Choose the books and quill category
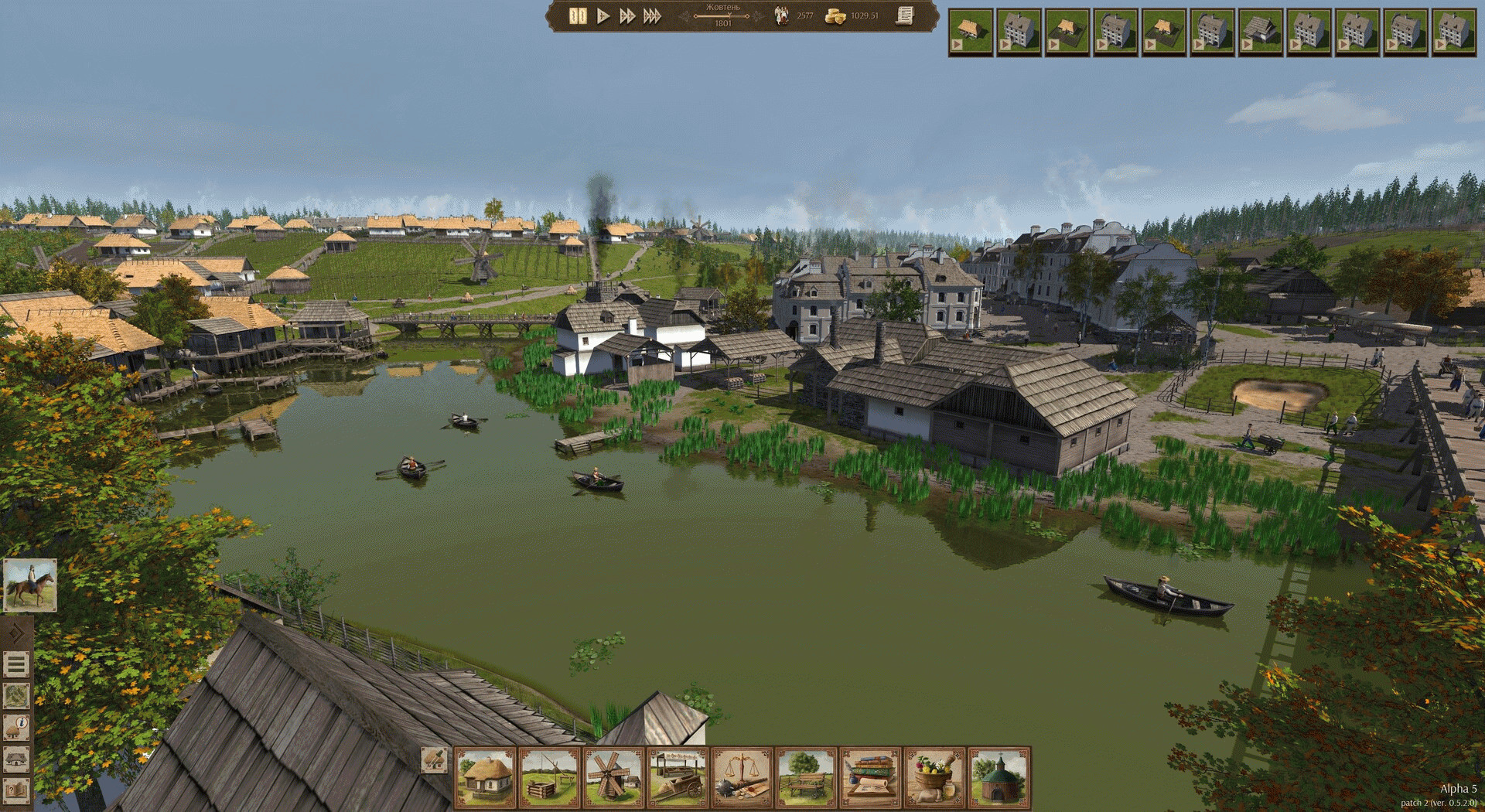The height and width of the screenshot is (812, 1485). [871, 778]
